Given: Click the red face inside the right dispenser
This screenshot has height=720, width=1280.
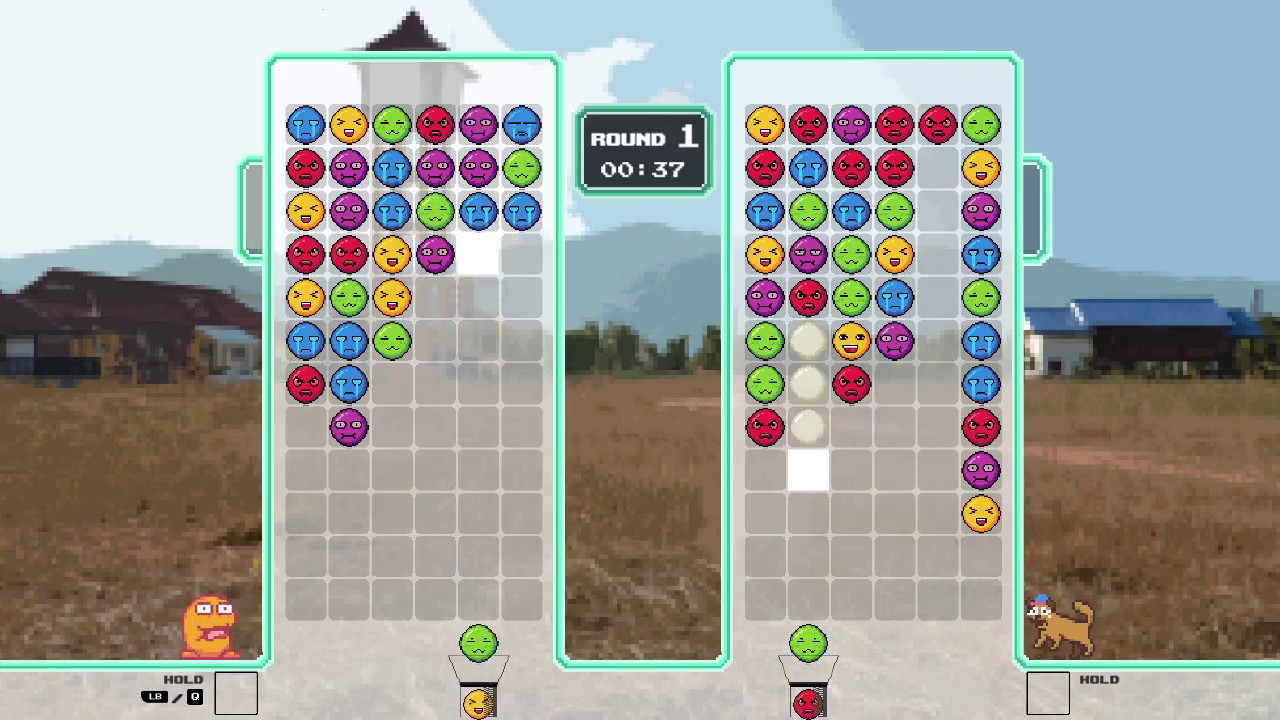Looking at the screenshot, I should tap(808, 703).
